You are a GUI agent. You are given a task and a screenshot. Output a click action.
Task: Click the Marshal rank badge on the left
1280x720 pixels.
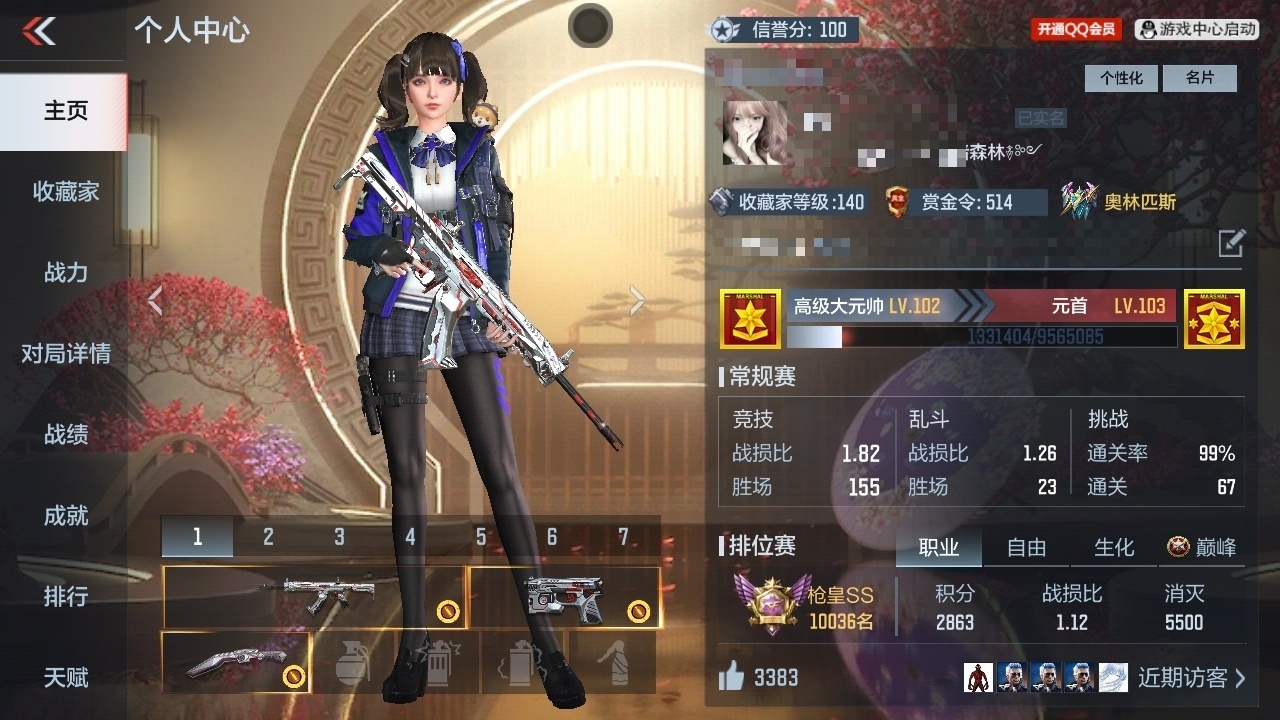(749, 319)
